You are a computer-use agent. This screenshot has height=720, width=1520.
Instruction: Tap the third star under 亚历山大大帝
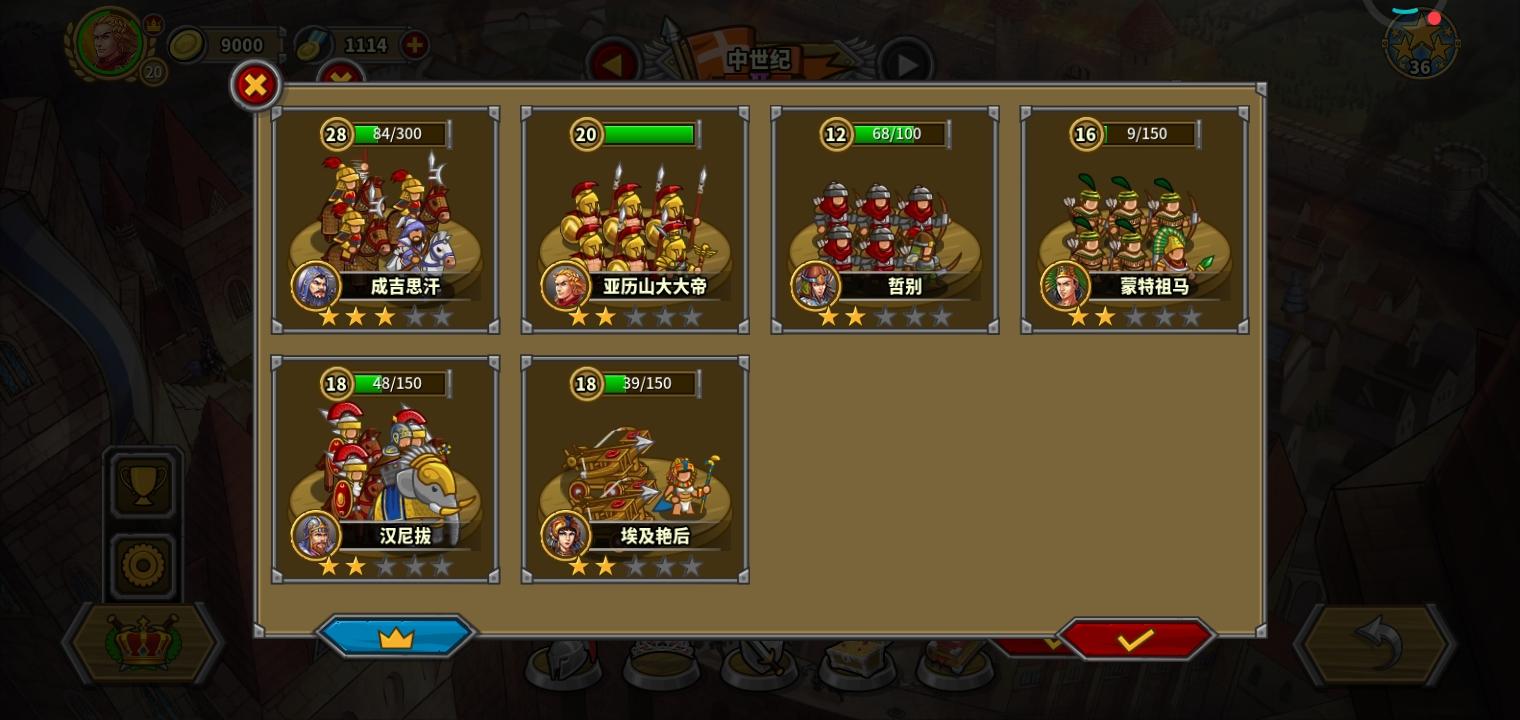click(x=635, y=317)
